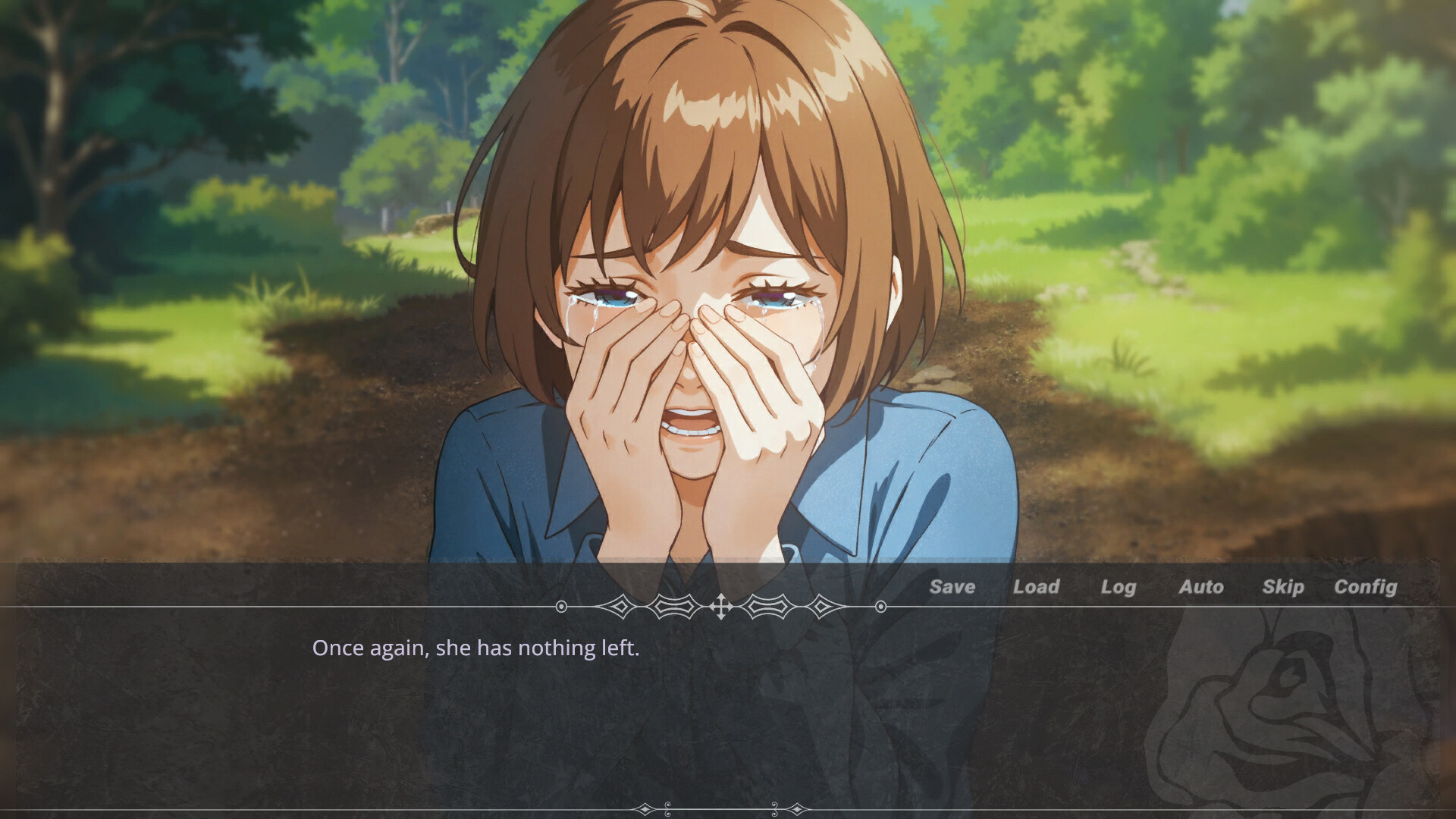Open the Save slot list
This screenshot has width=1456, height=819.
[x=952, y=587]
